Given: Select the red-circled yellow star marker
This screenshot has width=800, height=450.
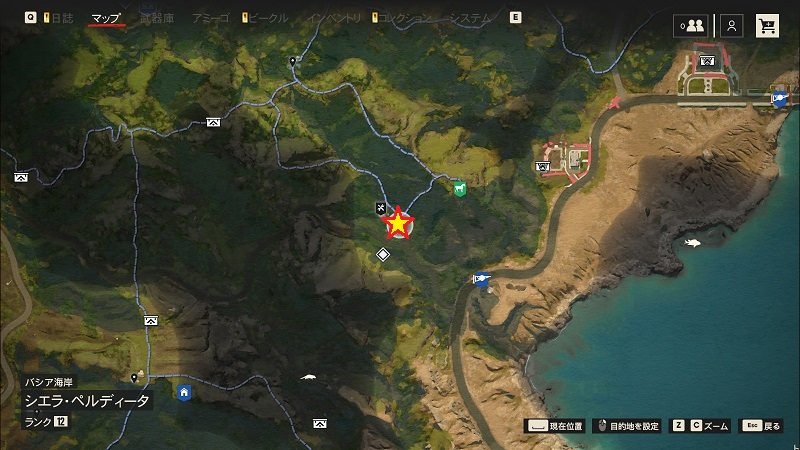Looking at the screenshot, I should 399,224.
